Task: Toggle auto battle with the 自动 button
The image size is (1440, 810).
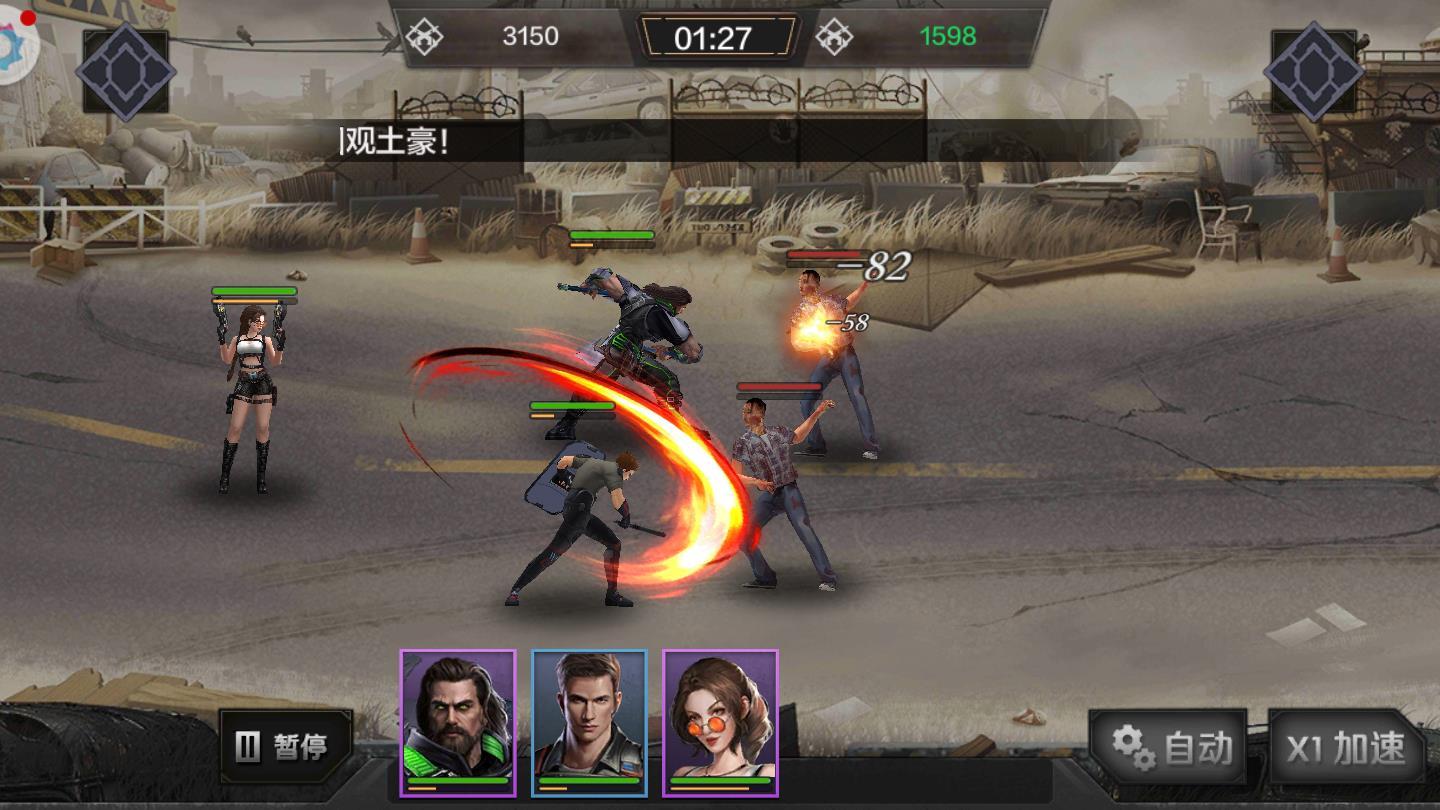Action: click(1168, 747)
